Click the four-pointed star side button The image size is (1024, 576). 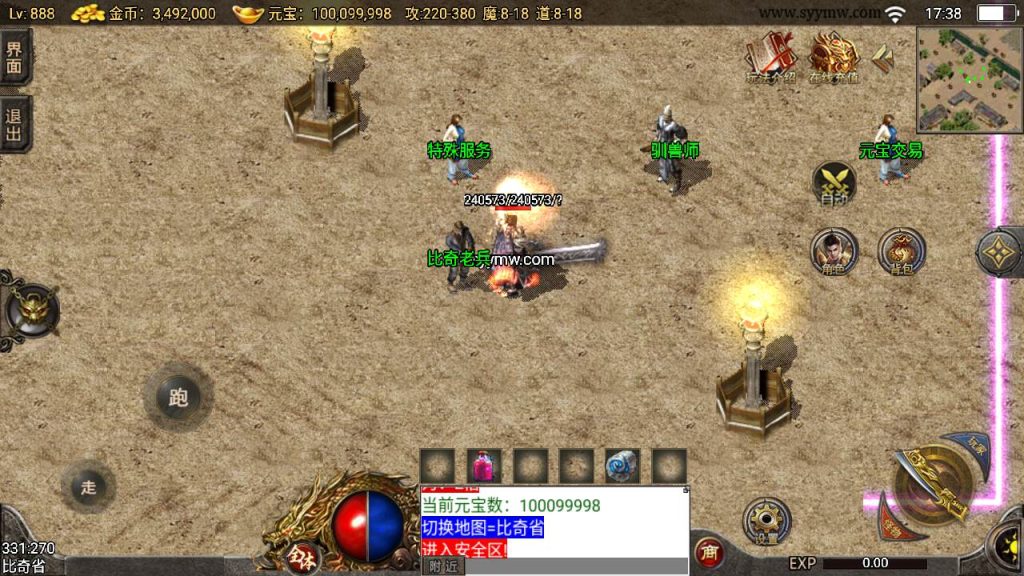pyautogui.click(x=998, y=255)
